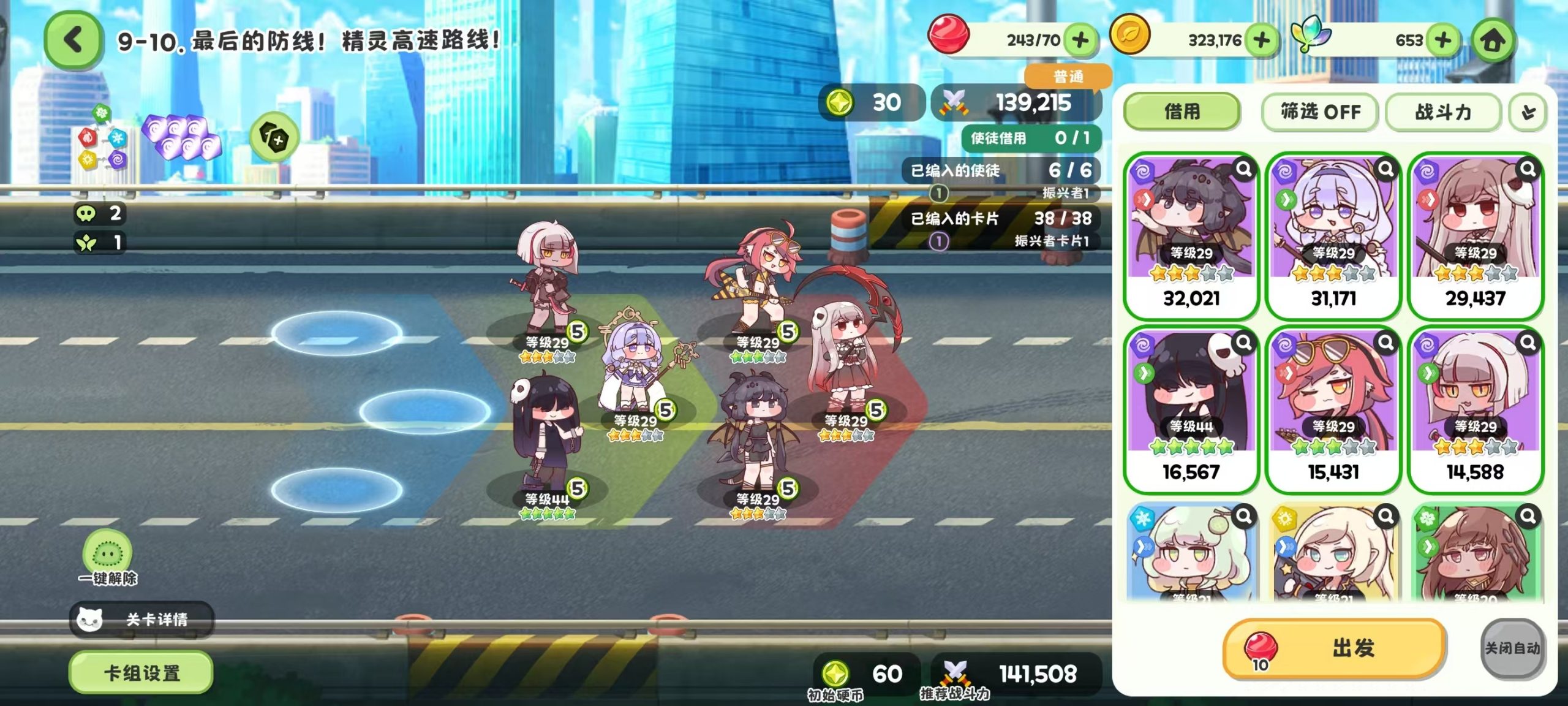
Task: Toggle the 筛选 OFF filter
Action: coord(1320,112)
